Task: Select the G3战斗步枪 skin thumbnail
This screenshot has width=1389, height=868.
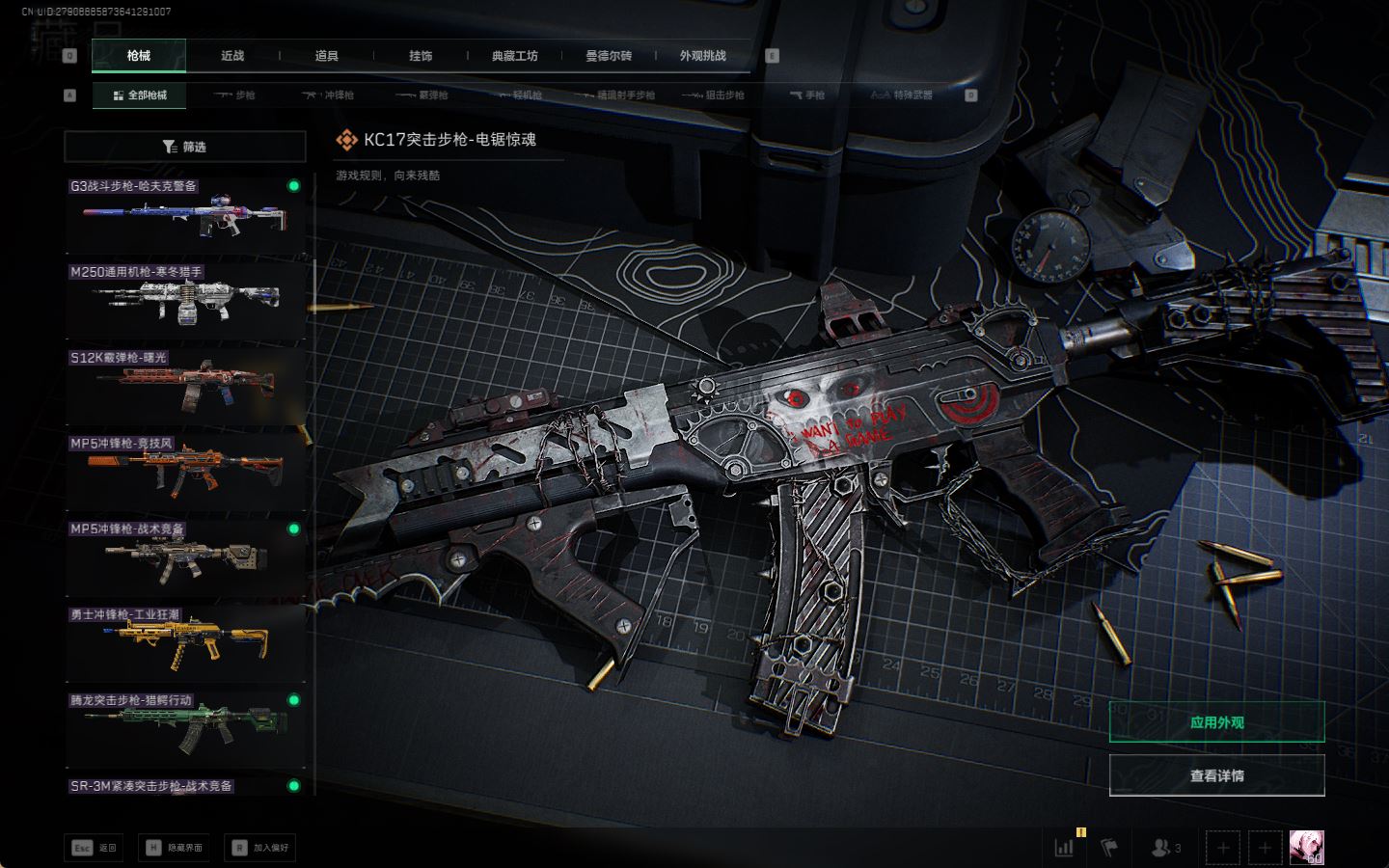Action: coord(185,216)
